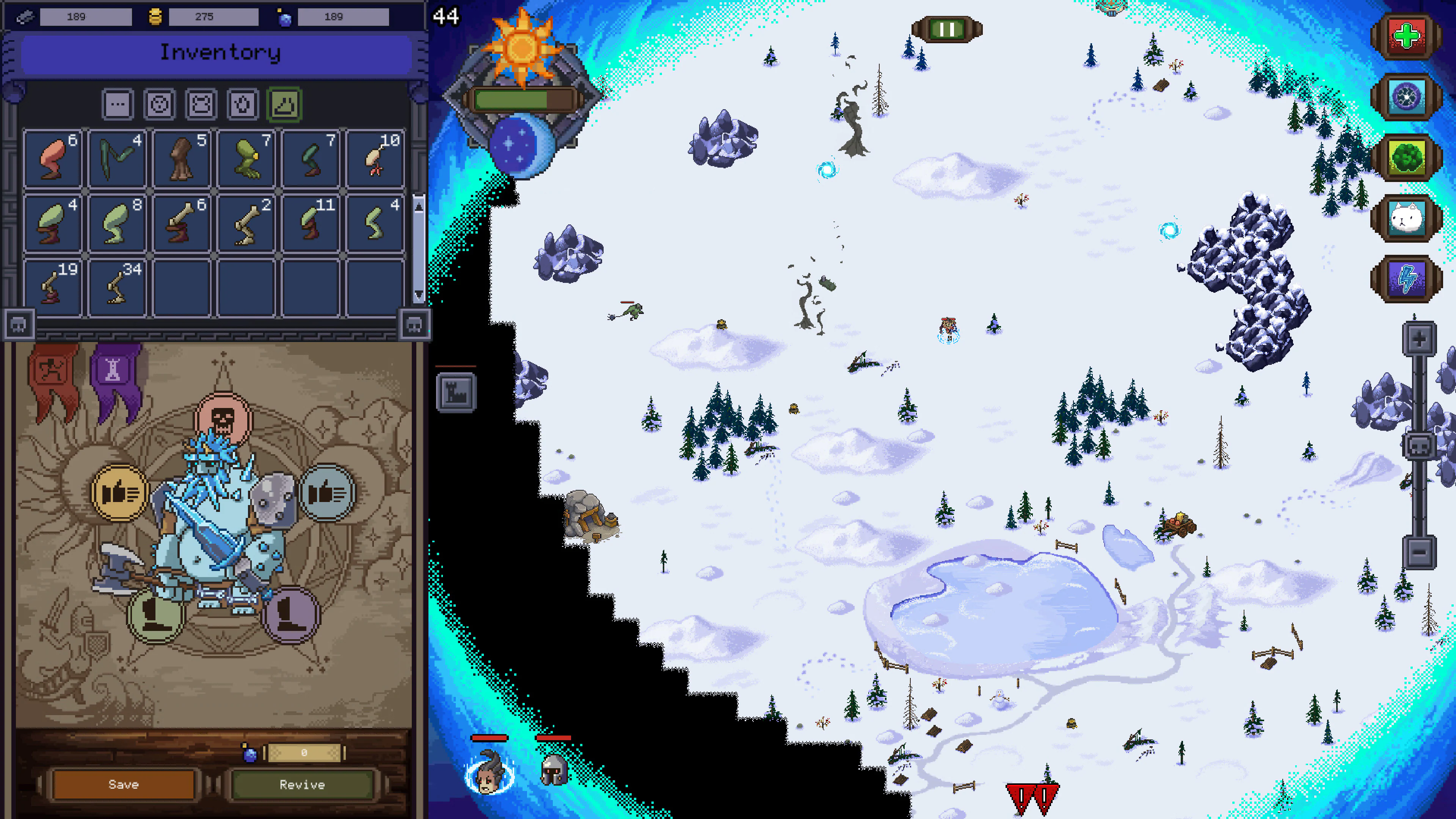This screenshot has height=819, width=1456.
Task: Select the skull inventory category tab
Action: (x=160, y=104)
